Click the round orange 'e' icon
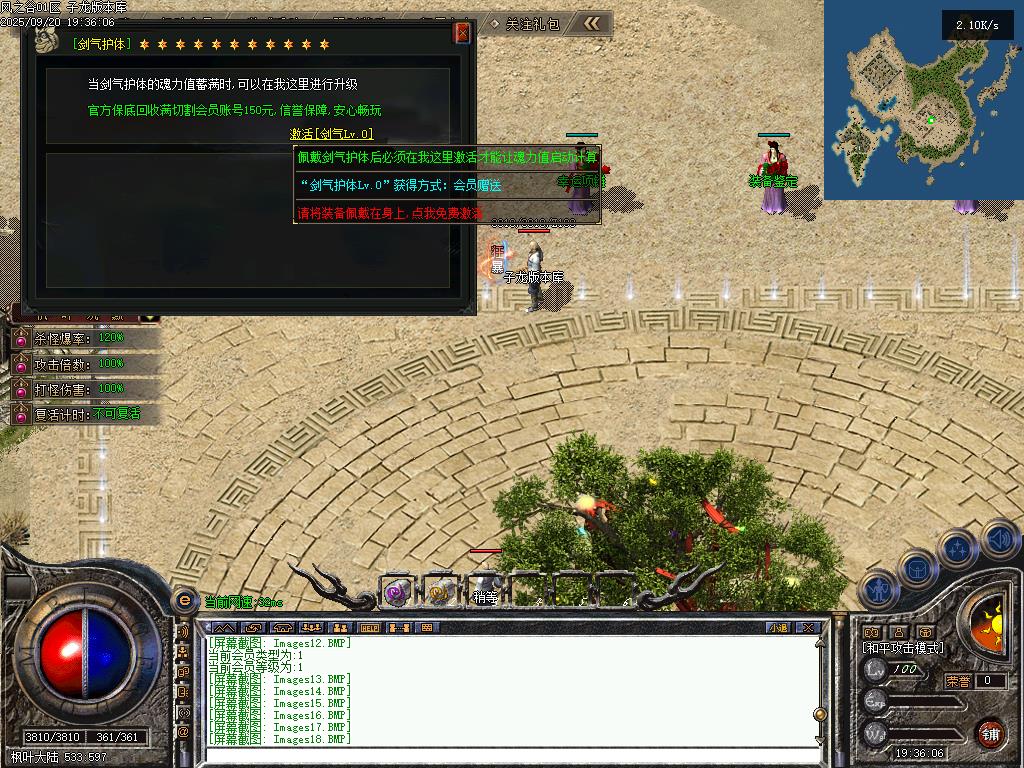 click(x=184, y=600)
